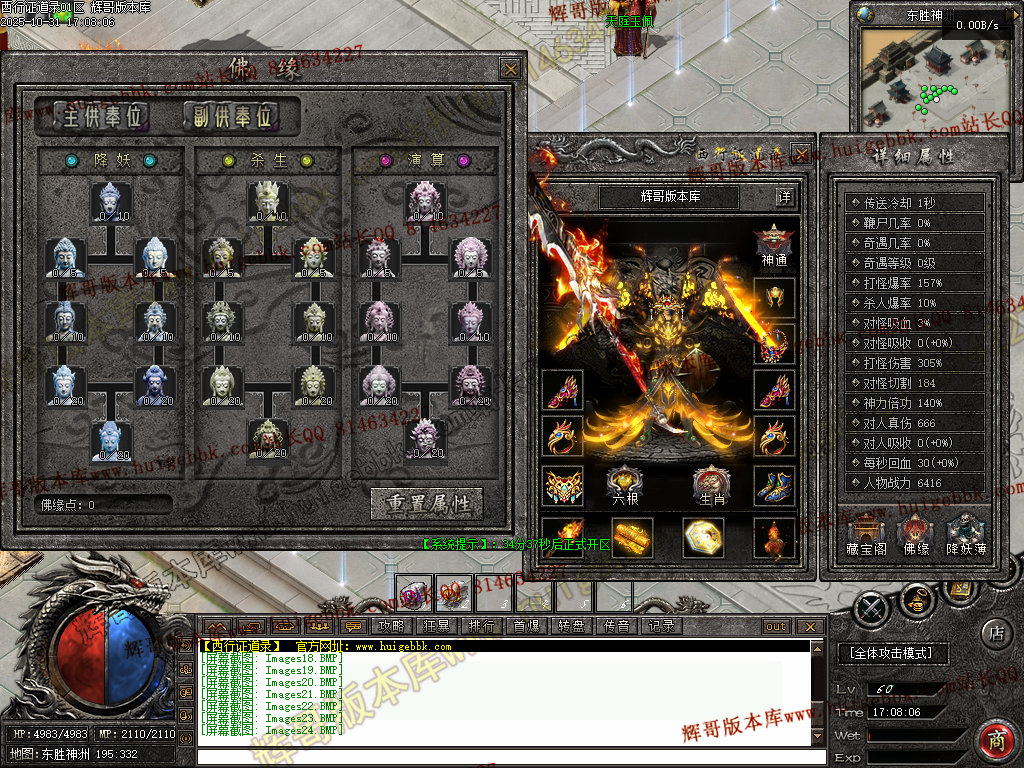Switch to the 副供奉位 tab
This screenshot has height=768, width=1024.
[x=229, y=116]
